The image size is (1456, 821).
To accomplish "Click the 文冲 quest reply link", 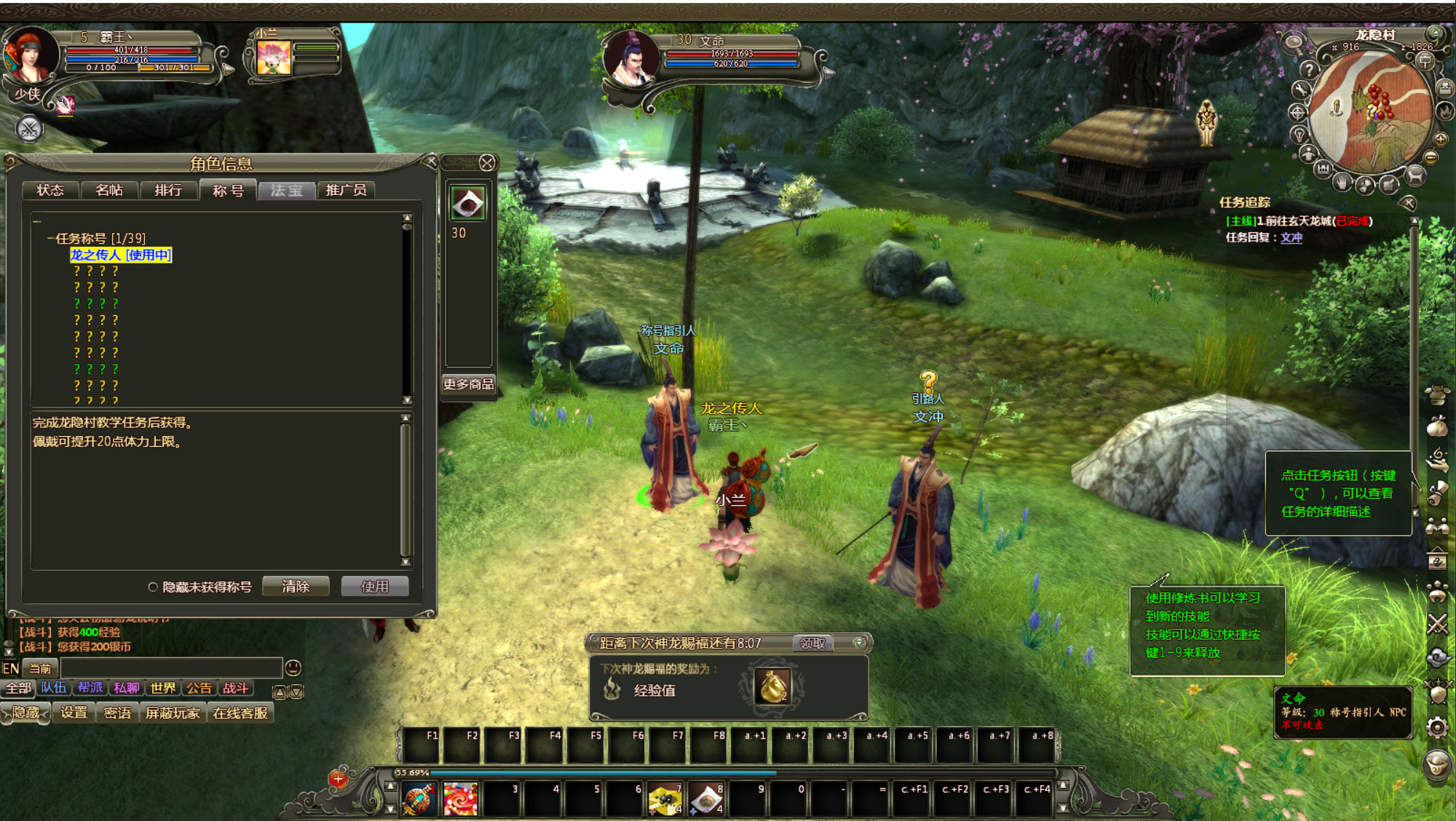I will [x=1291, y=238].
